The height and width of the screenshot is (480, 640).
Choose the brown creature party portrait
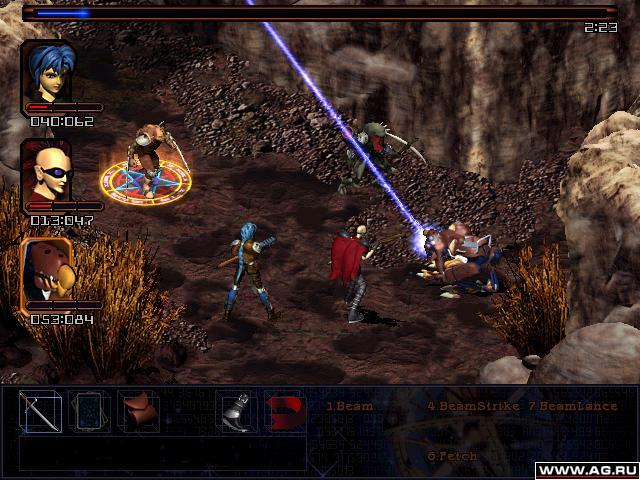click(49, 270)
